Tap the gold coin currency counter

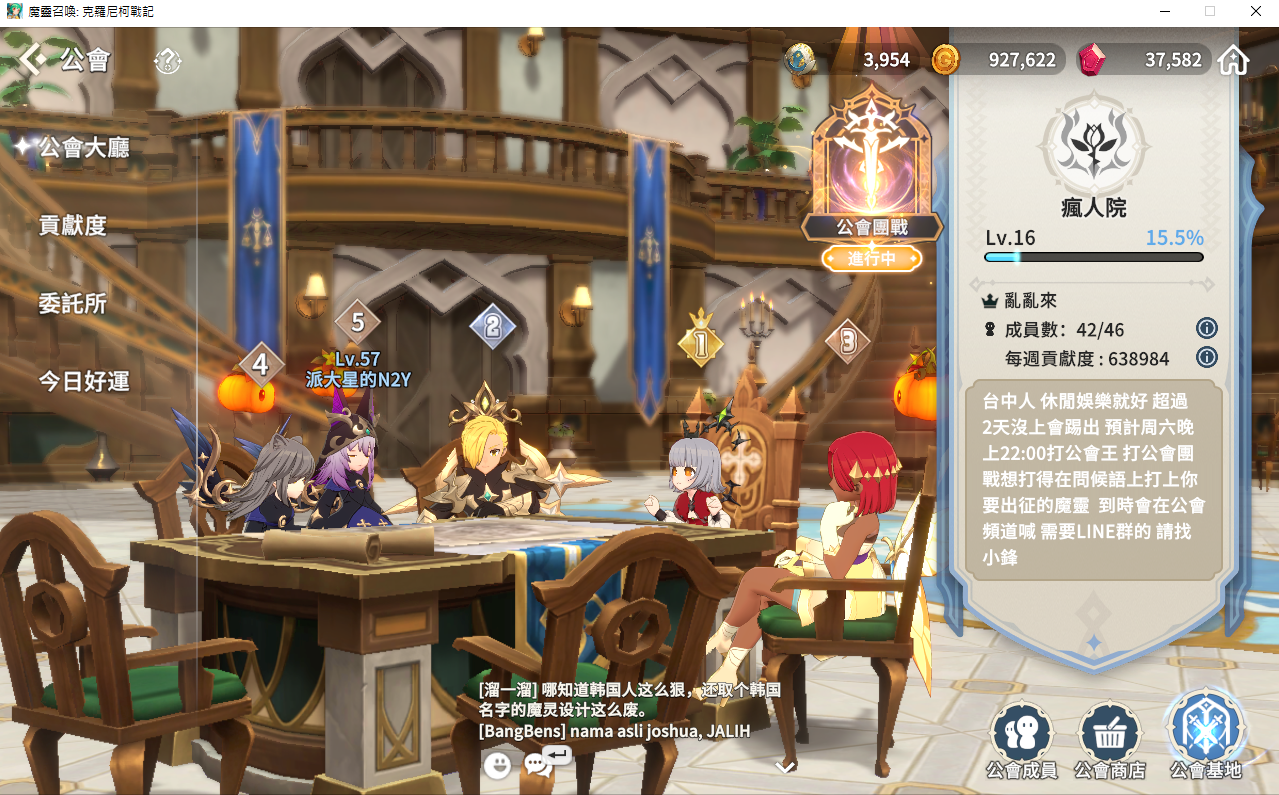pos(995,60)
